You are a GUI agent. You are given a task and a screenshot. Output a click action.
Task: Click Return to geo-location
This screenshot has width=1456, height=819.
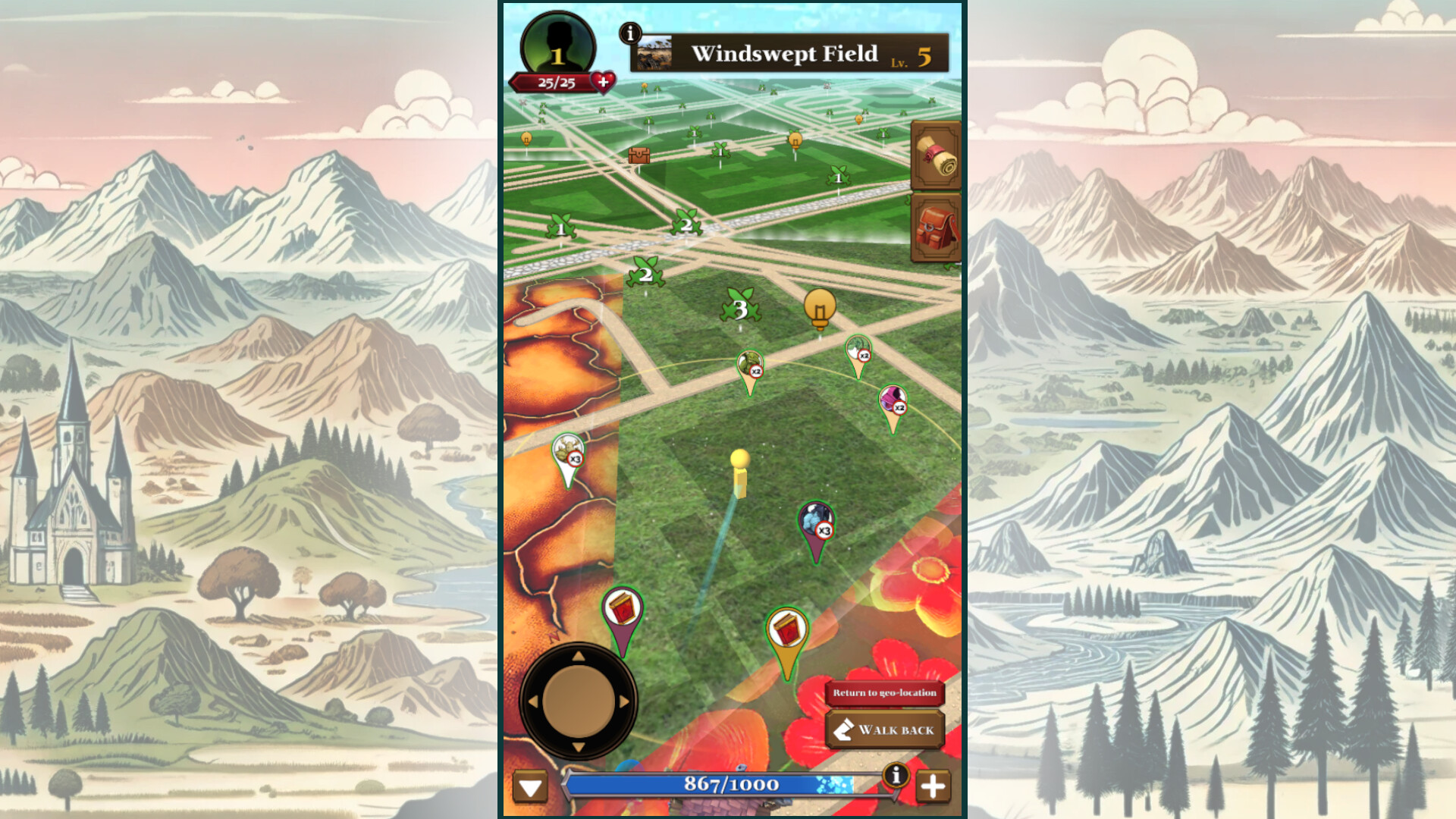884,692
